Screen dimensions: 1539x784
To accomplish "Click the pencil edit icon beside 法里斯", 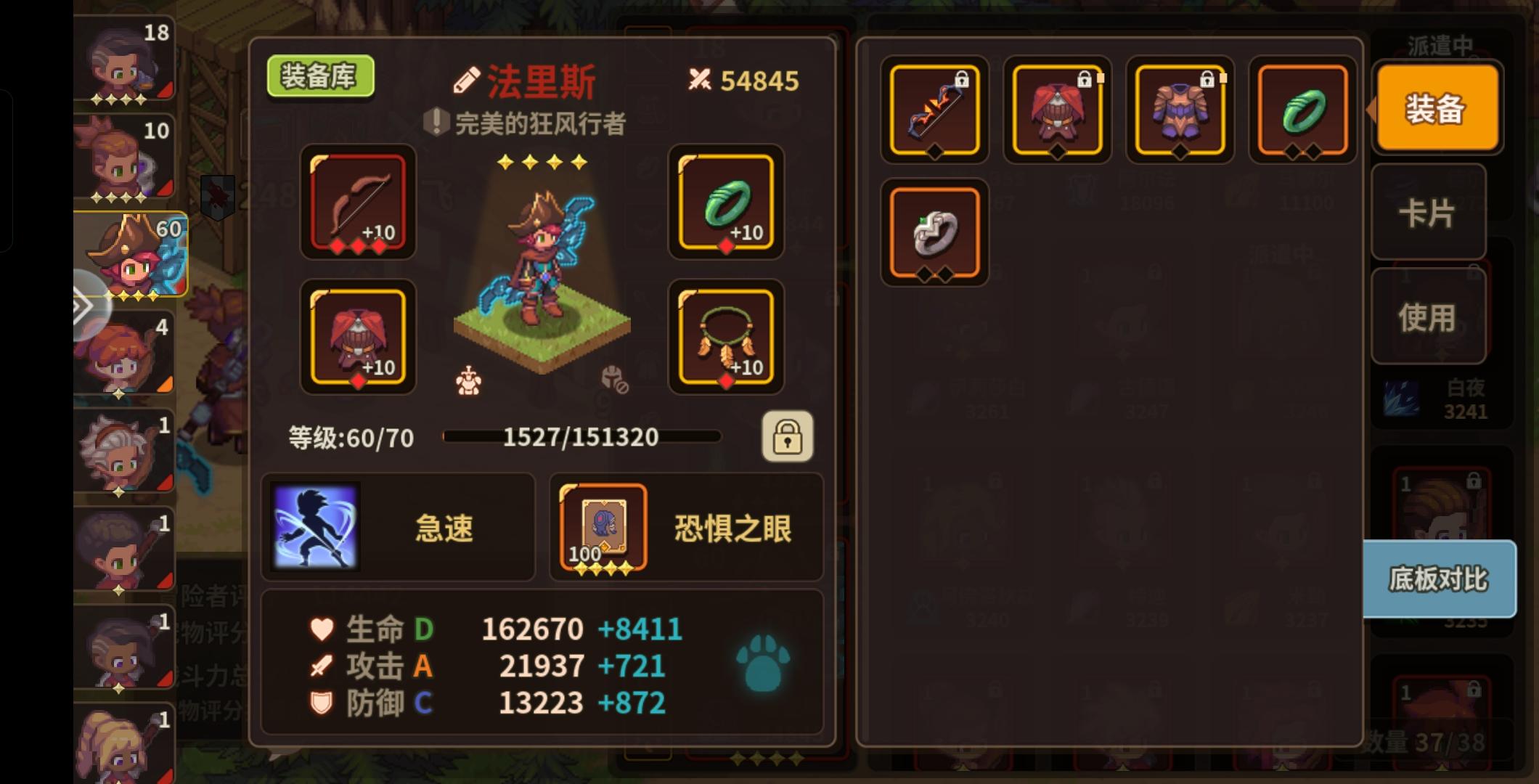I will pyautogui.click(x=468, y=78).
